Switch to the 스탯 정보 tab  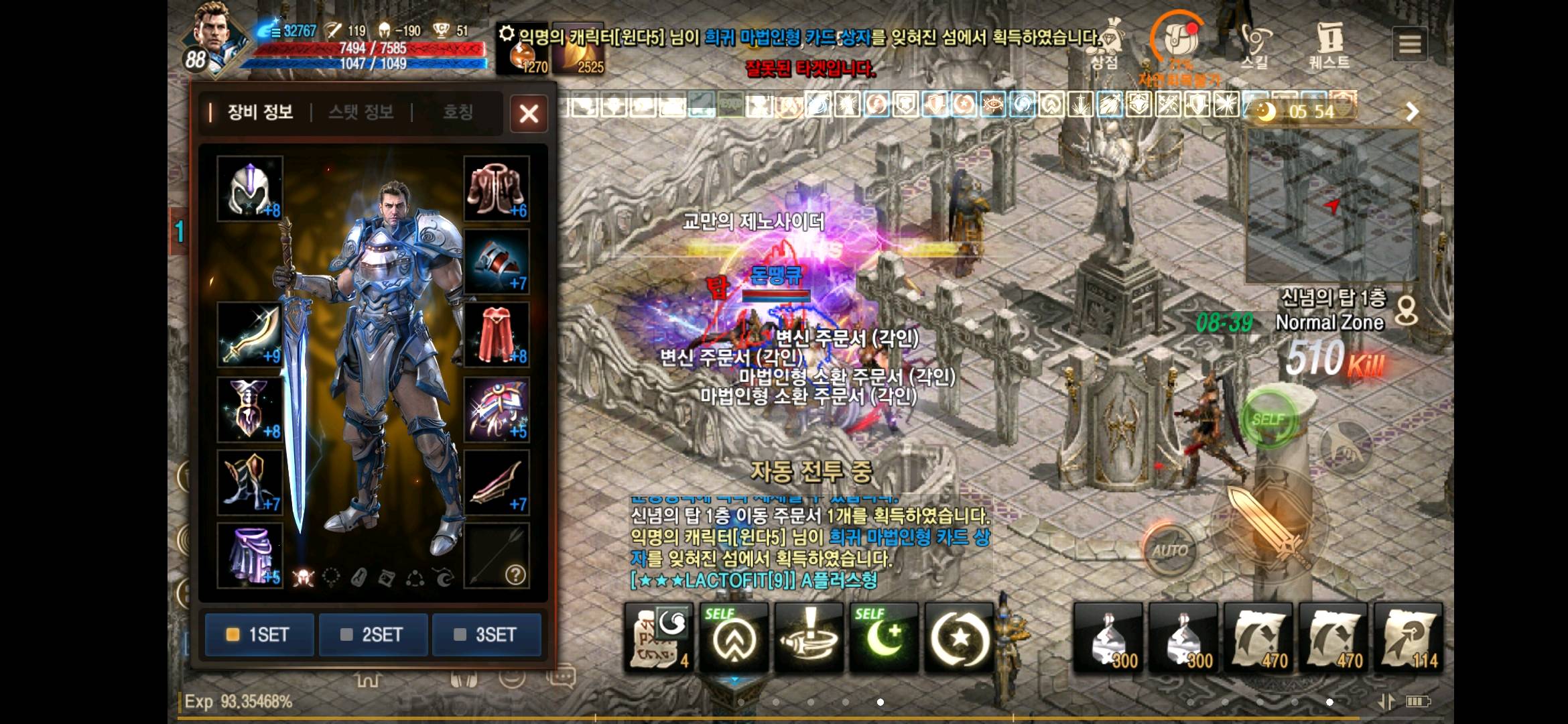361,112
